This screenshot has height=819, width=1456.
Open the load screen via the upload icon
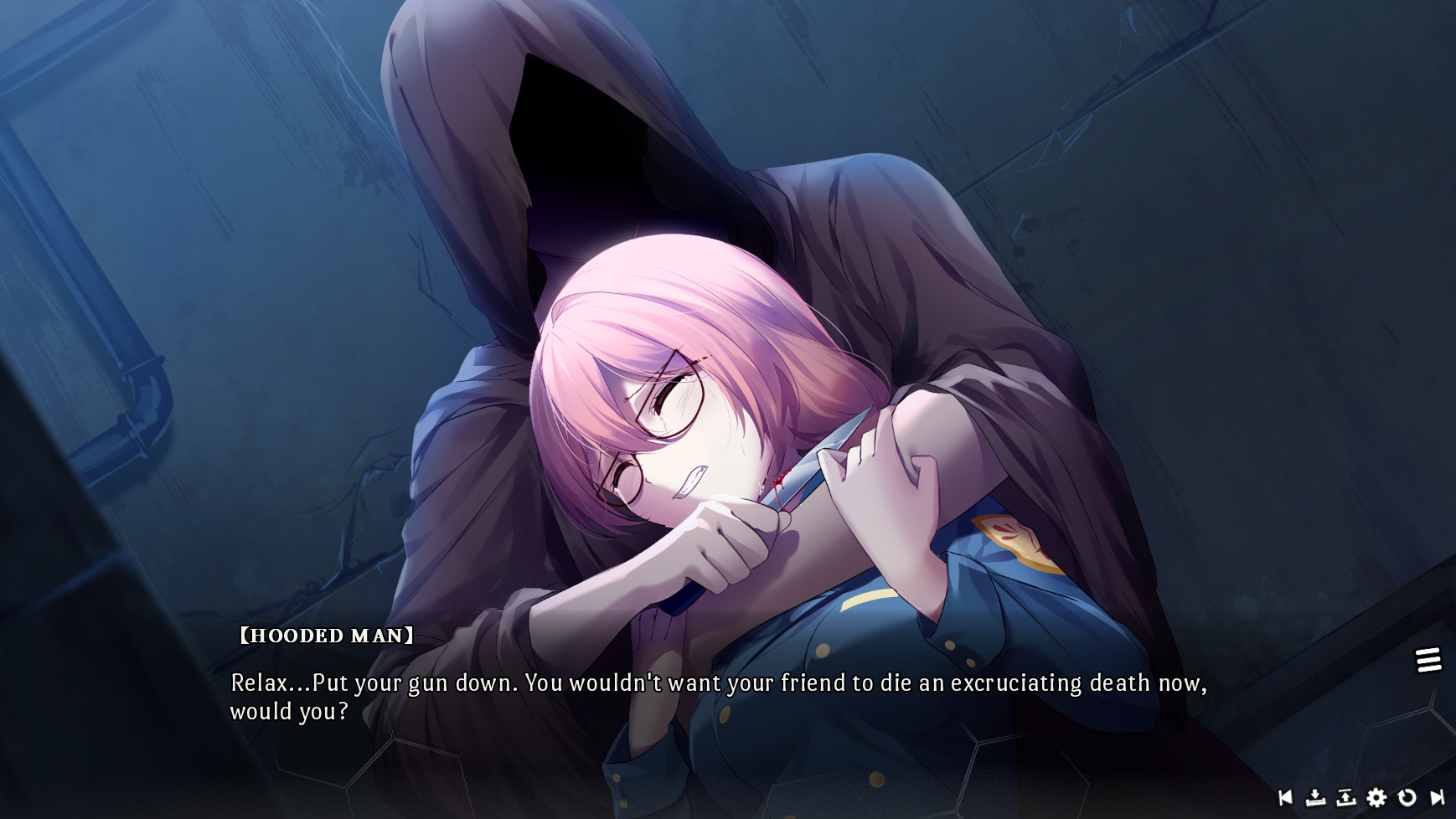(x=1345, y=798)
